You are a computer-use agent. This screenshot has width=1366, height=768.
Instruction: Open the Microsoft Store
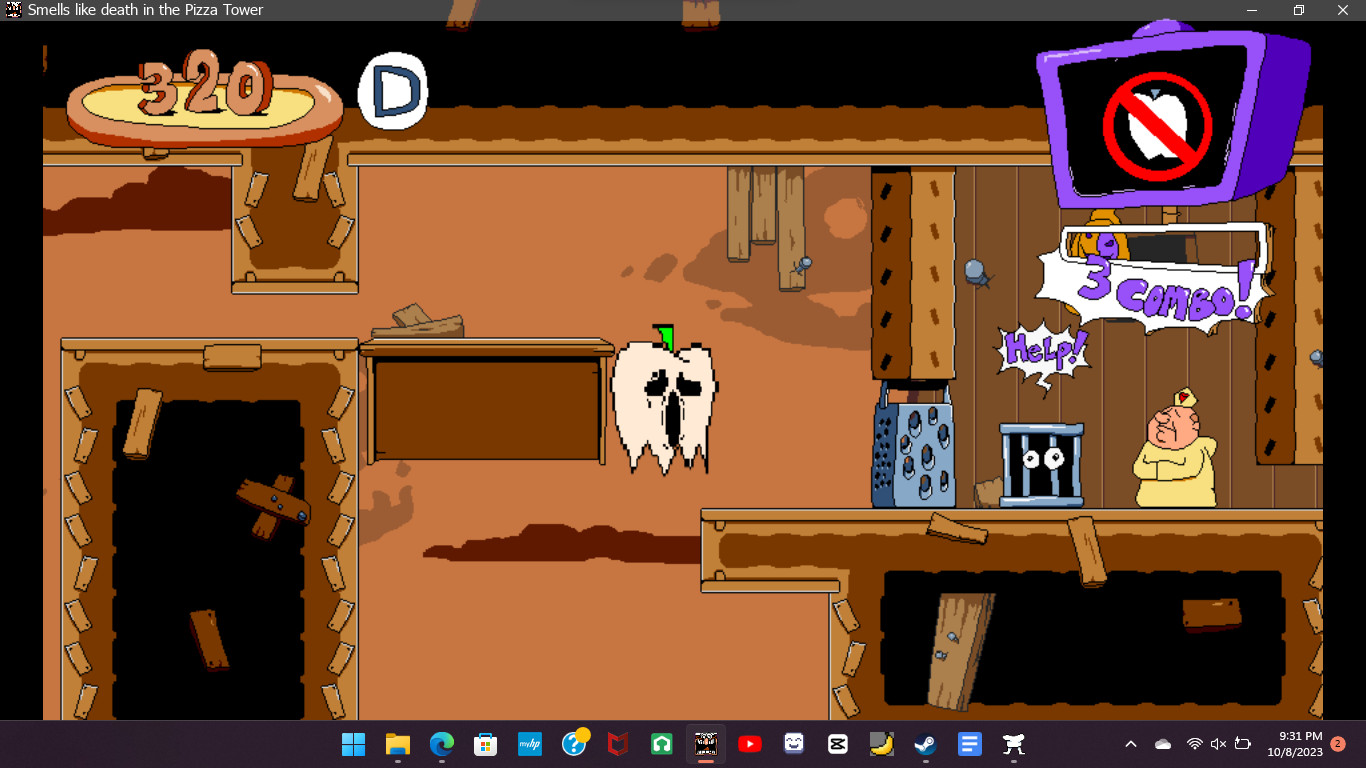[485, 744]
